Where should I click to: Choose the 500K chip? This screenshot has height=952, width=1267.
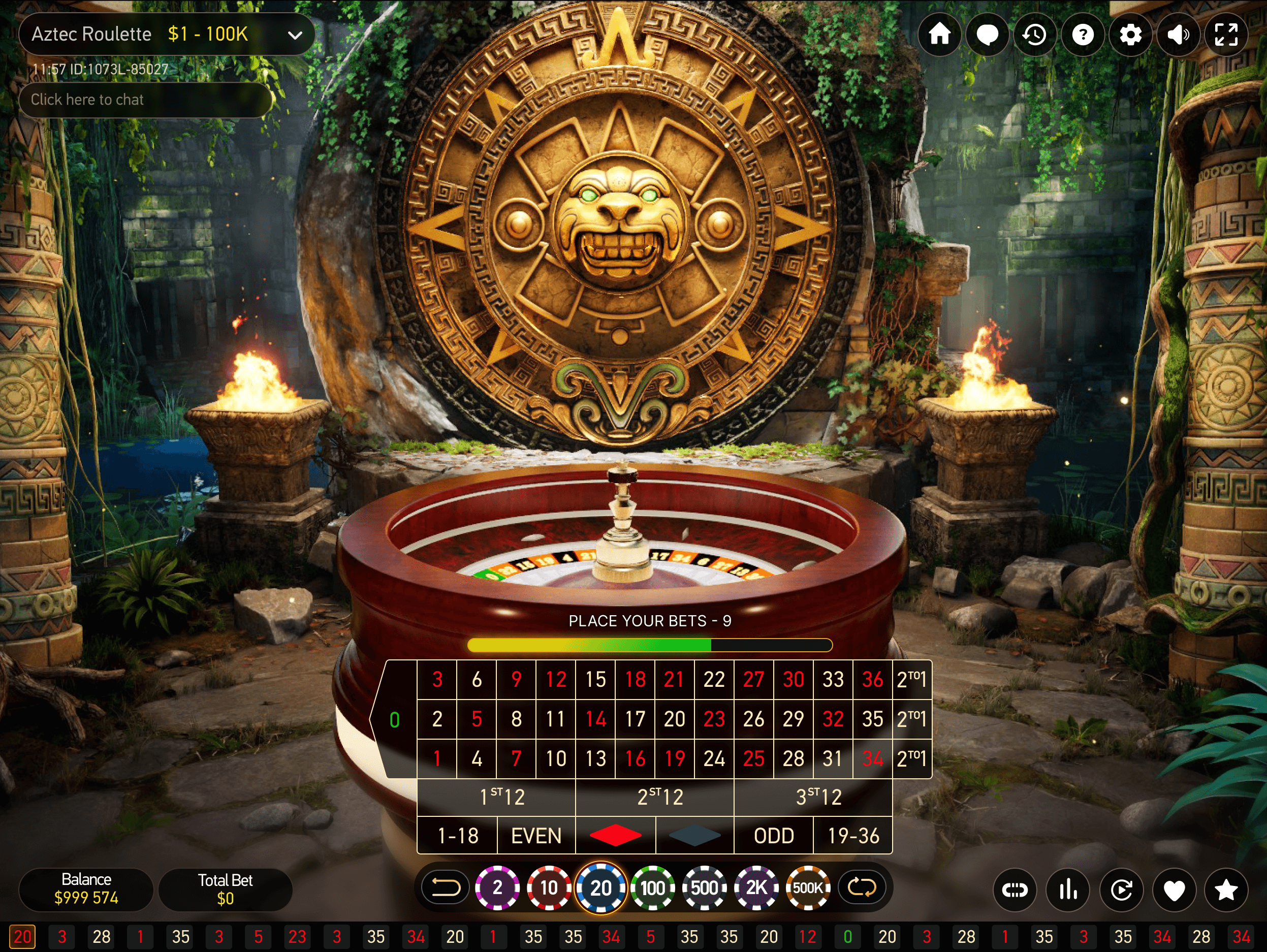808,888
